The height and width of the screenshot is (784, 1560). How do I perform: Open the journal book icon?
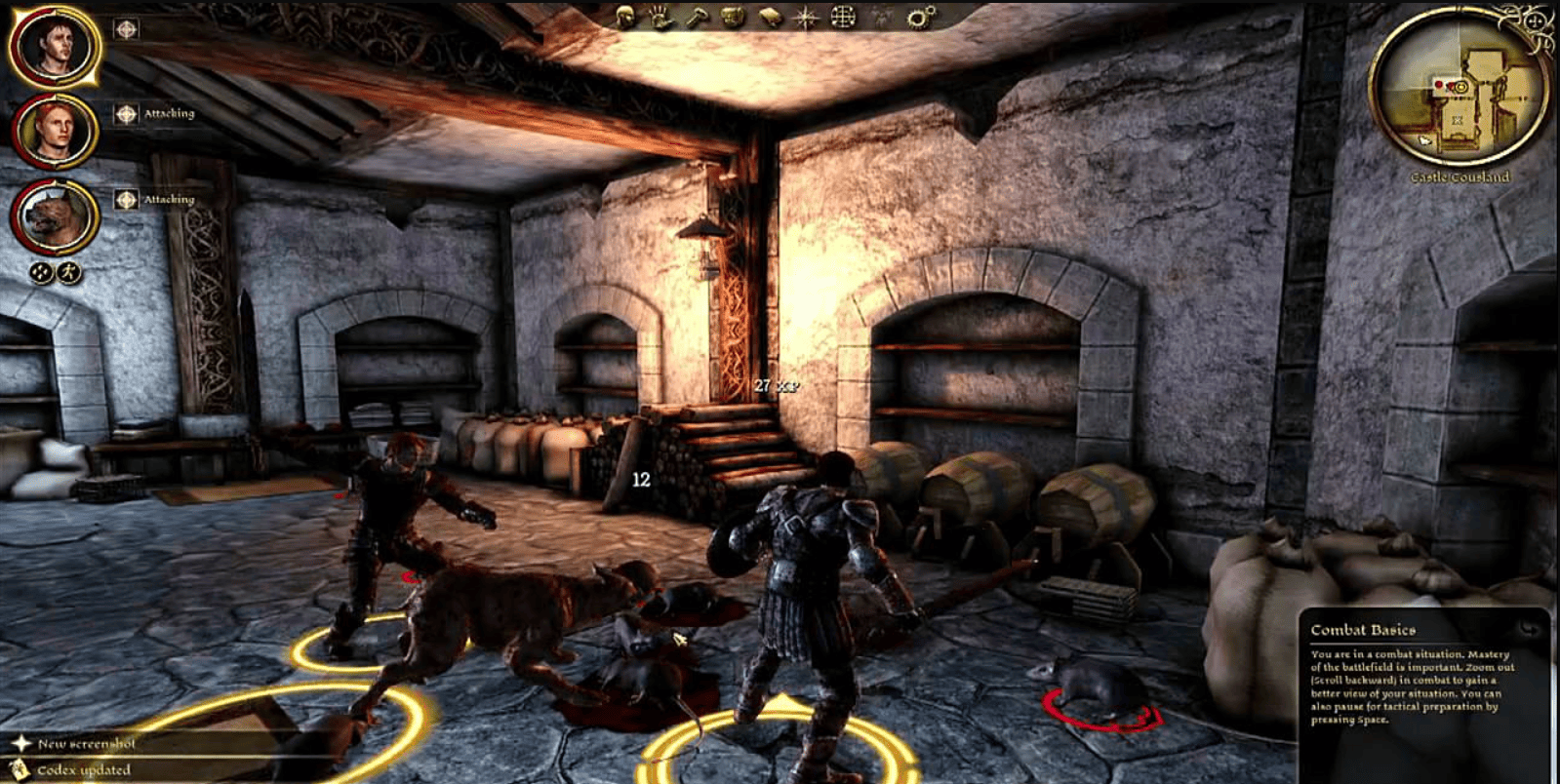tap(770, 17)
